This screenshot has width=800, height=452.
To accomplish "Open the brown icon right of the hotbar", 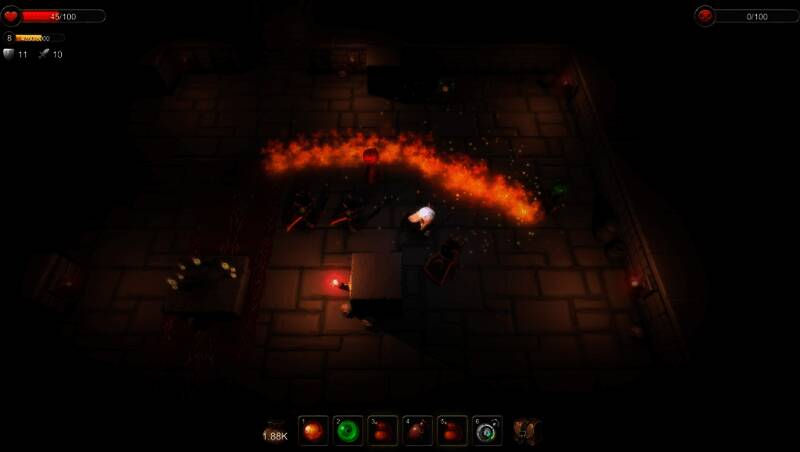I will click(x=527, y=430).
